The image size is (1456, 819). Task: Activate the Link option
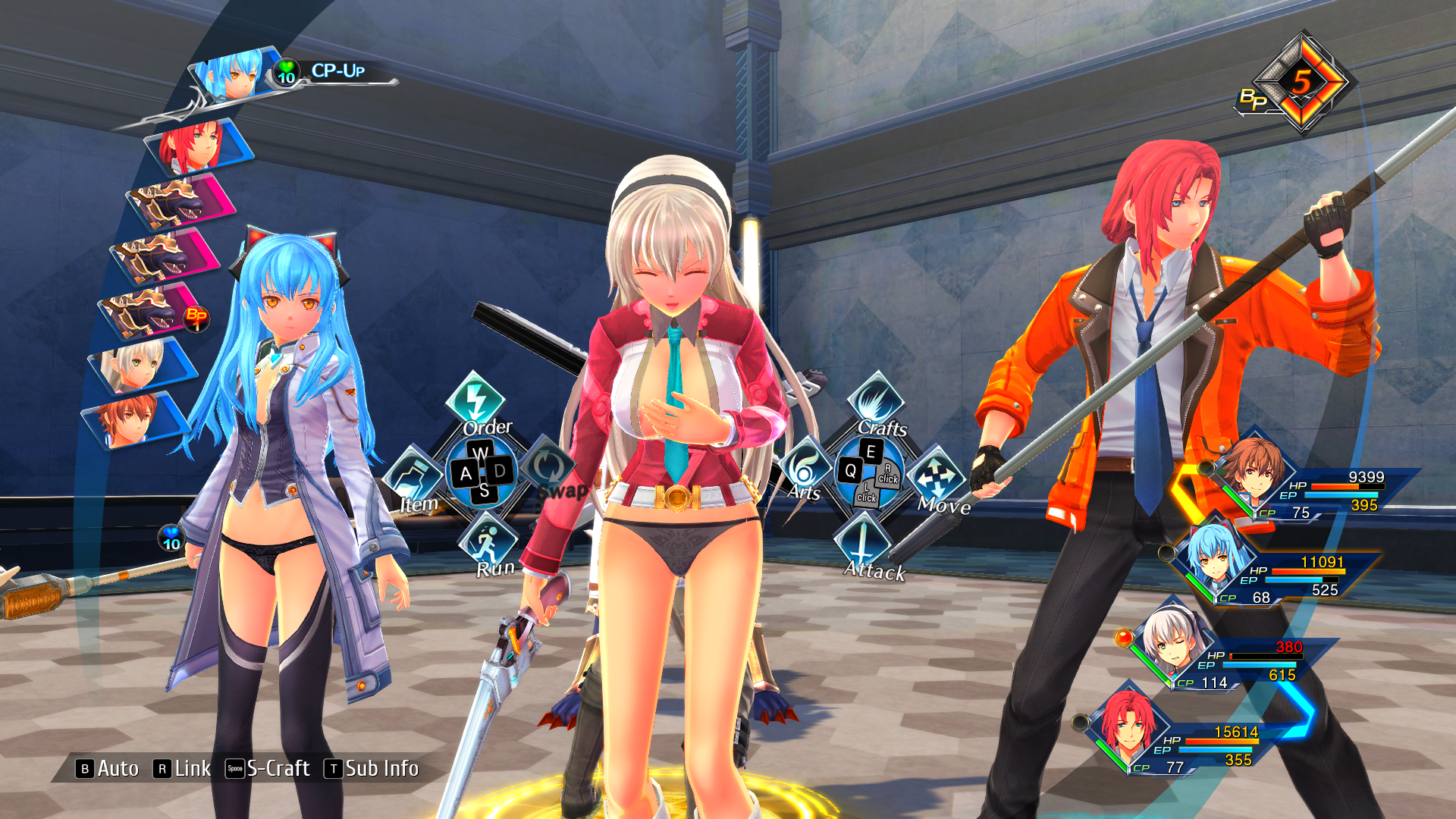coord(183,769)
